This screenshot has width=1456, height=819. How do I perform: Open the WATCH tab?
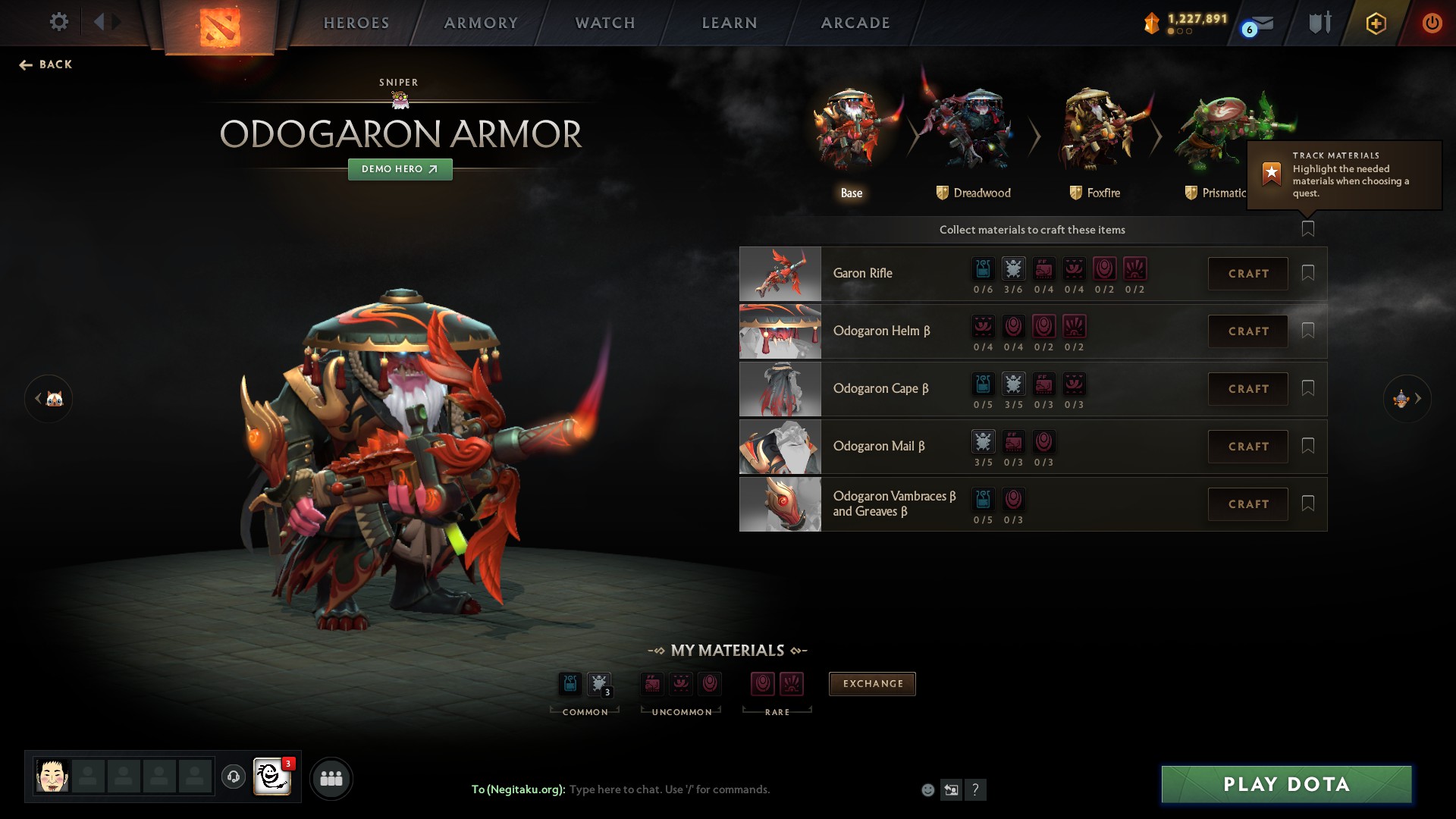point(605,23)
